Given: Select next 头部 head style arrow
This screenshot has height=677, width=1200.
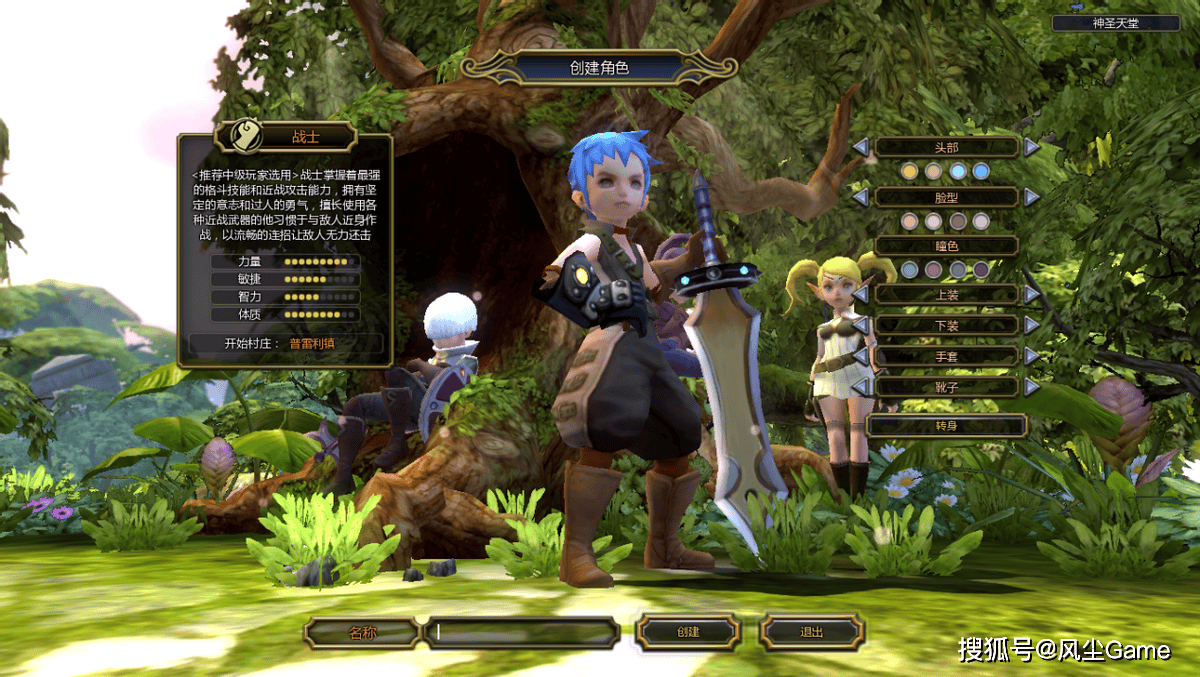Looking at the screenshot, I should tap(1032, 147).
